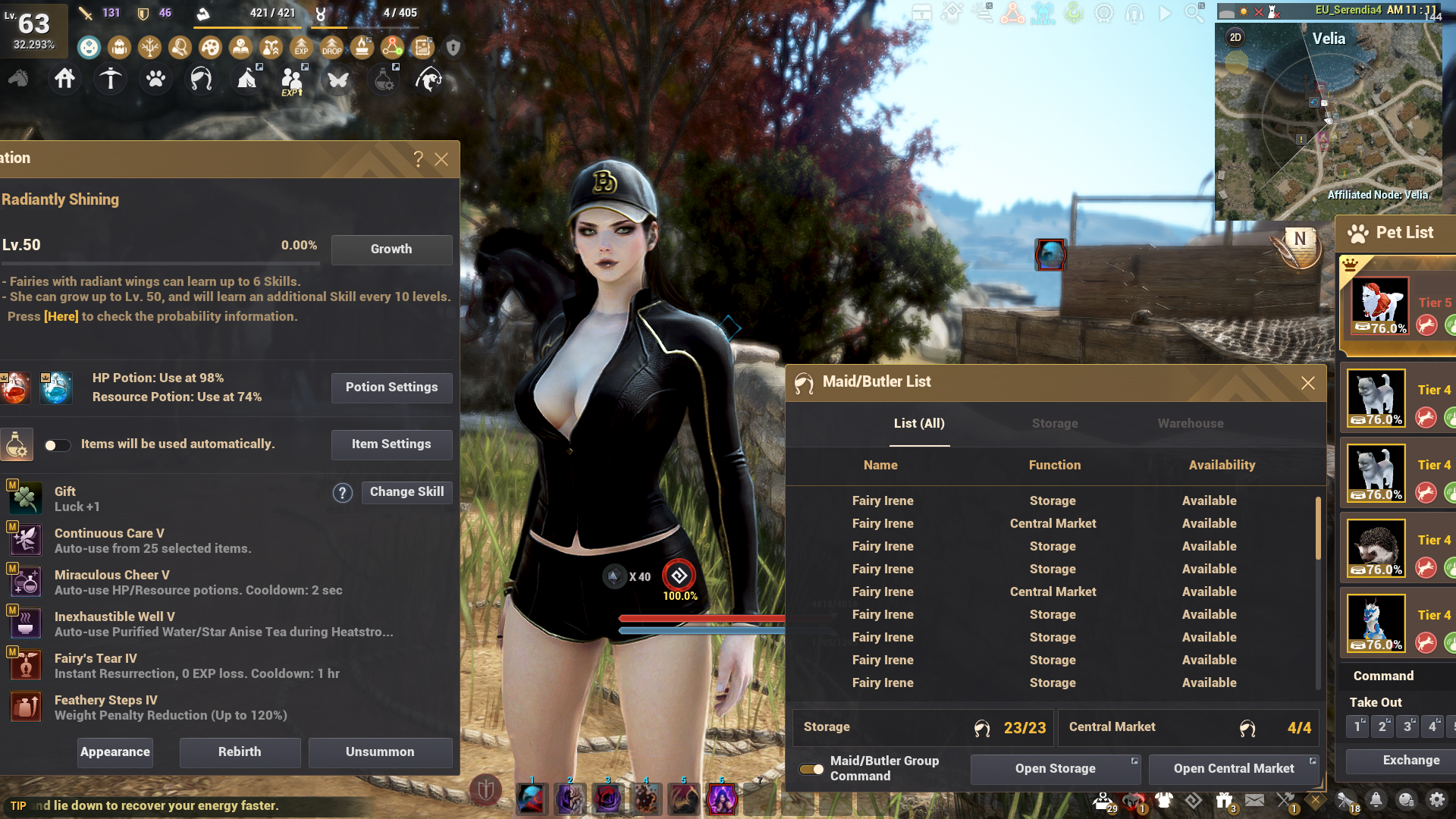Viewport: 1456px width, 819px height.
Task: Start fairy Rebirth
Action: point(240,752)
